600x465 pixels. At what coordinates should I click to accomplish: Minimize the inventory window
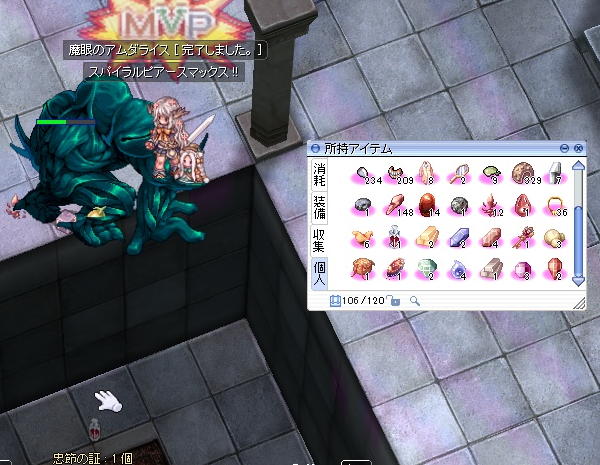pyautogui.click(x=565, y=148)
